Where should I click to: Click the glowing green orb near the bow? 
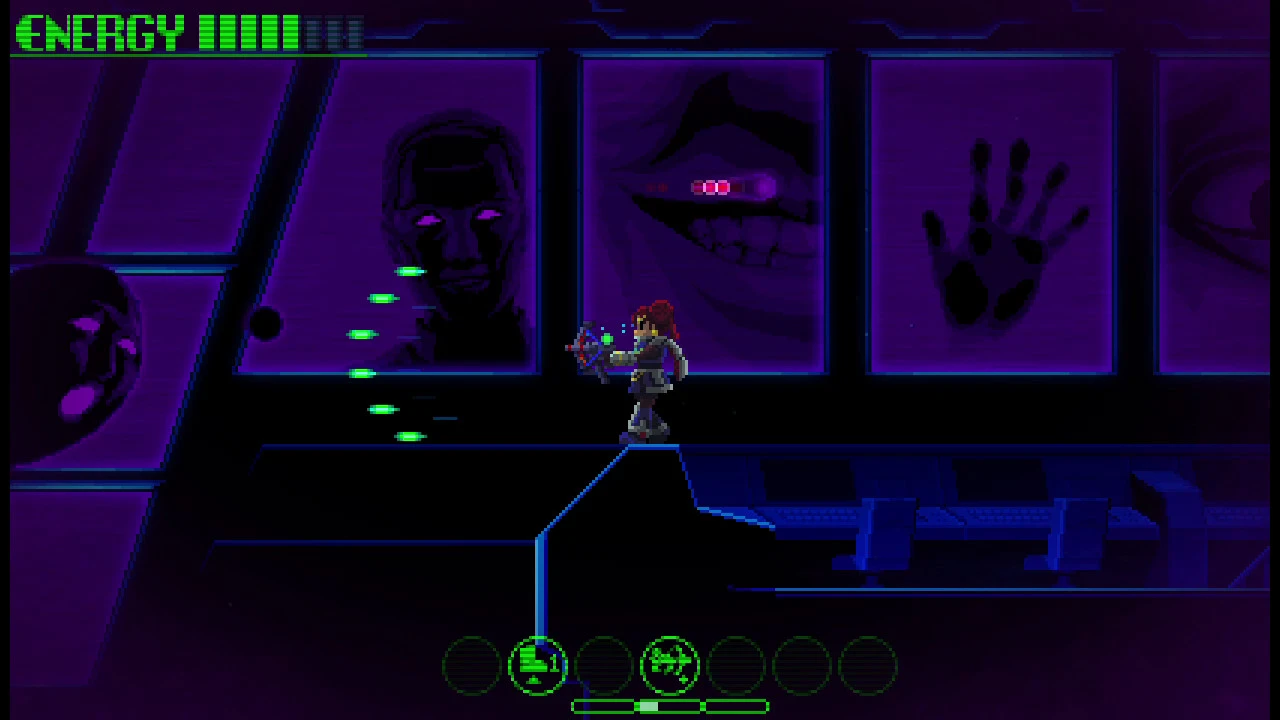[x=607, y=341]
